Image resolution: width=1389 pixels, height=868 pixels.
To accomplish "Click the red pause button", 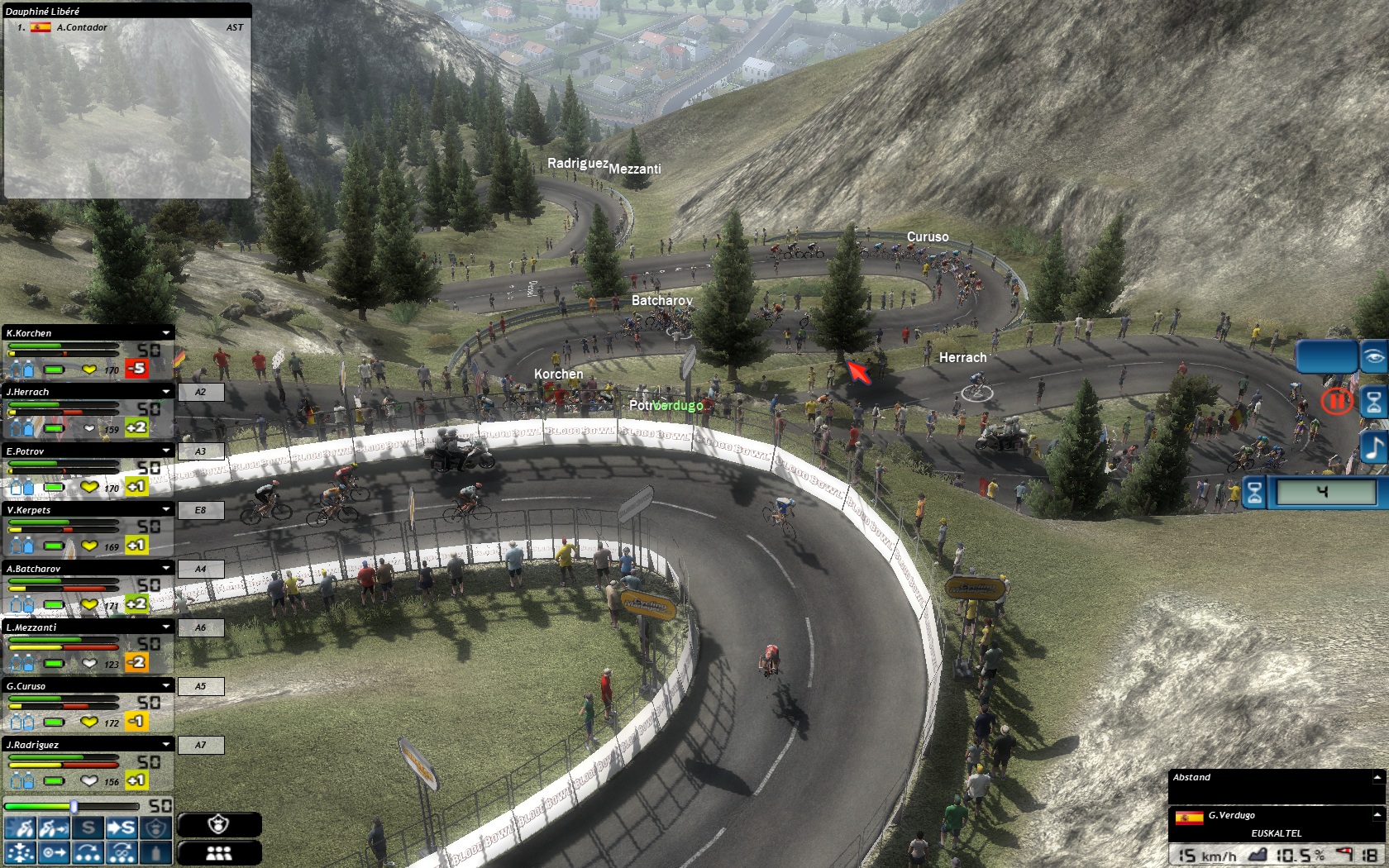I will click(x=1335, y=402).
